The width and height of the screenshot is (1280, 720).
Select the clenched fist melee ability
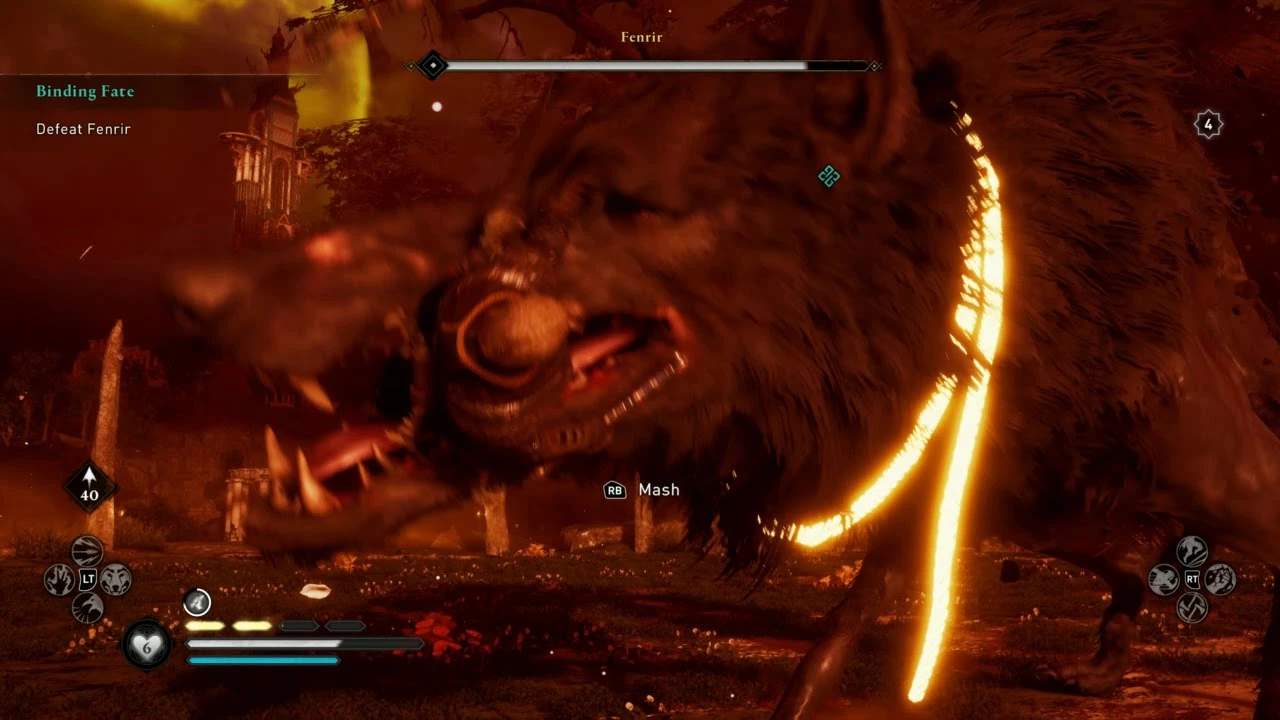coord(1220,579)
